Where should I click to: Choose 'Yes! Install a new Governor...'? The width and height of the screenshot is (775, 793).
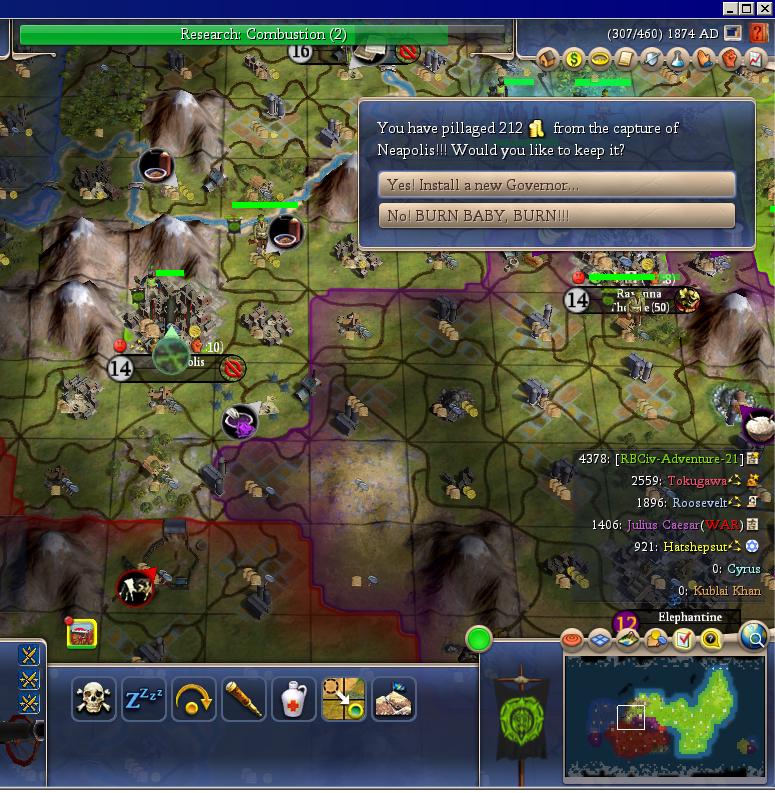coord(556,185)
